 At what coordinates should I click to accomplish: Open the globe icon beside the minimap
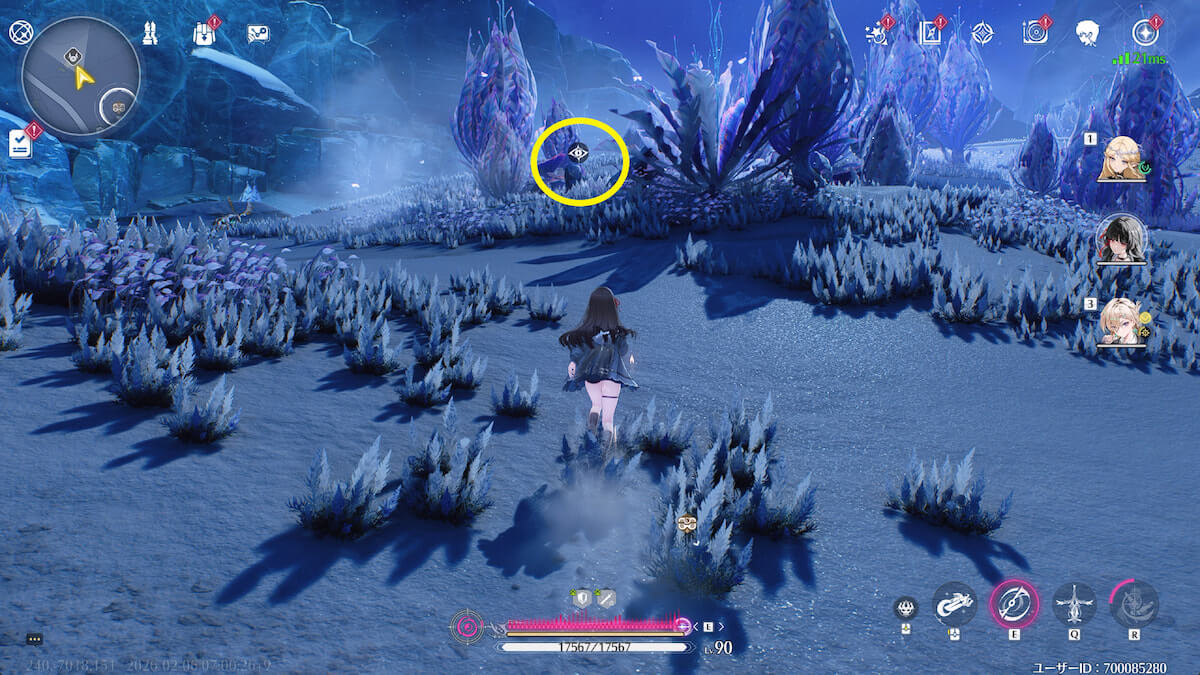[x=20, y=32]
